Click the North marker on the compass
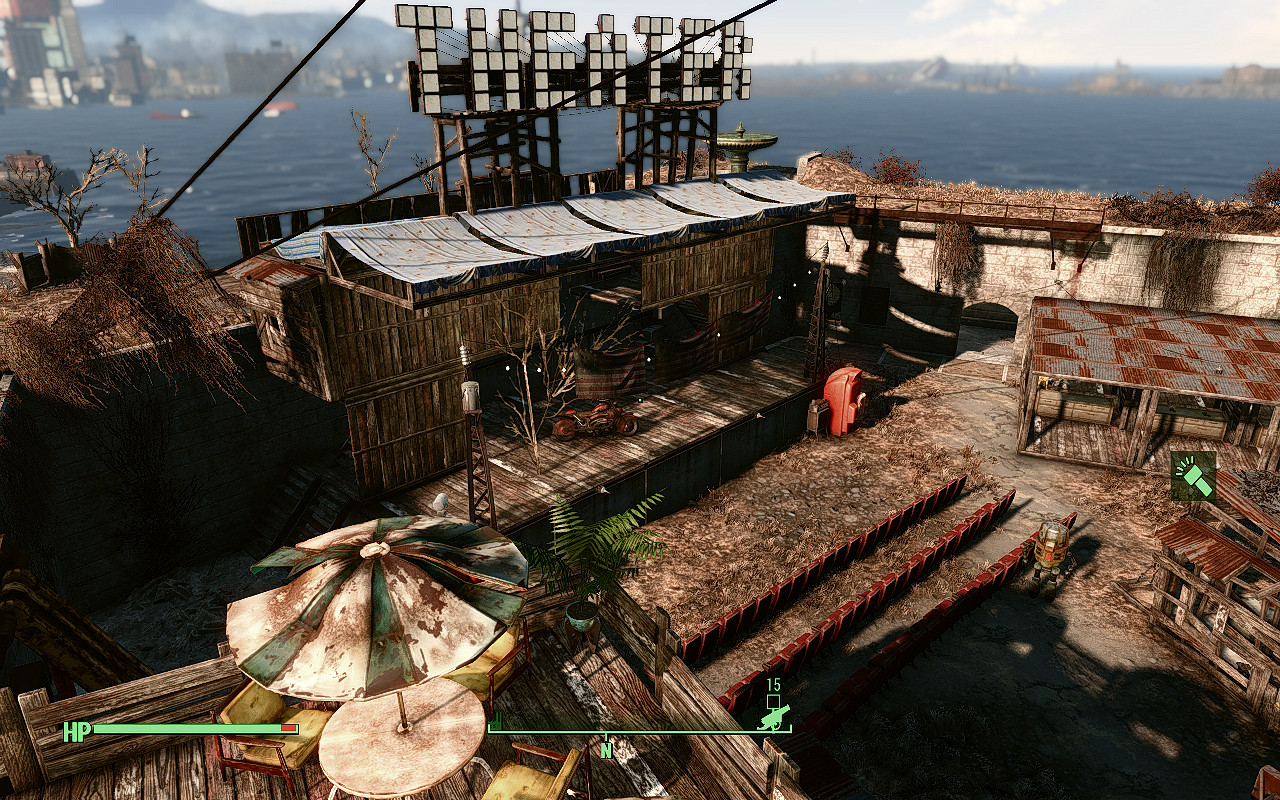The image size is (1280, 800). 606,750
